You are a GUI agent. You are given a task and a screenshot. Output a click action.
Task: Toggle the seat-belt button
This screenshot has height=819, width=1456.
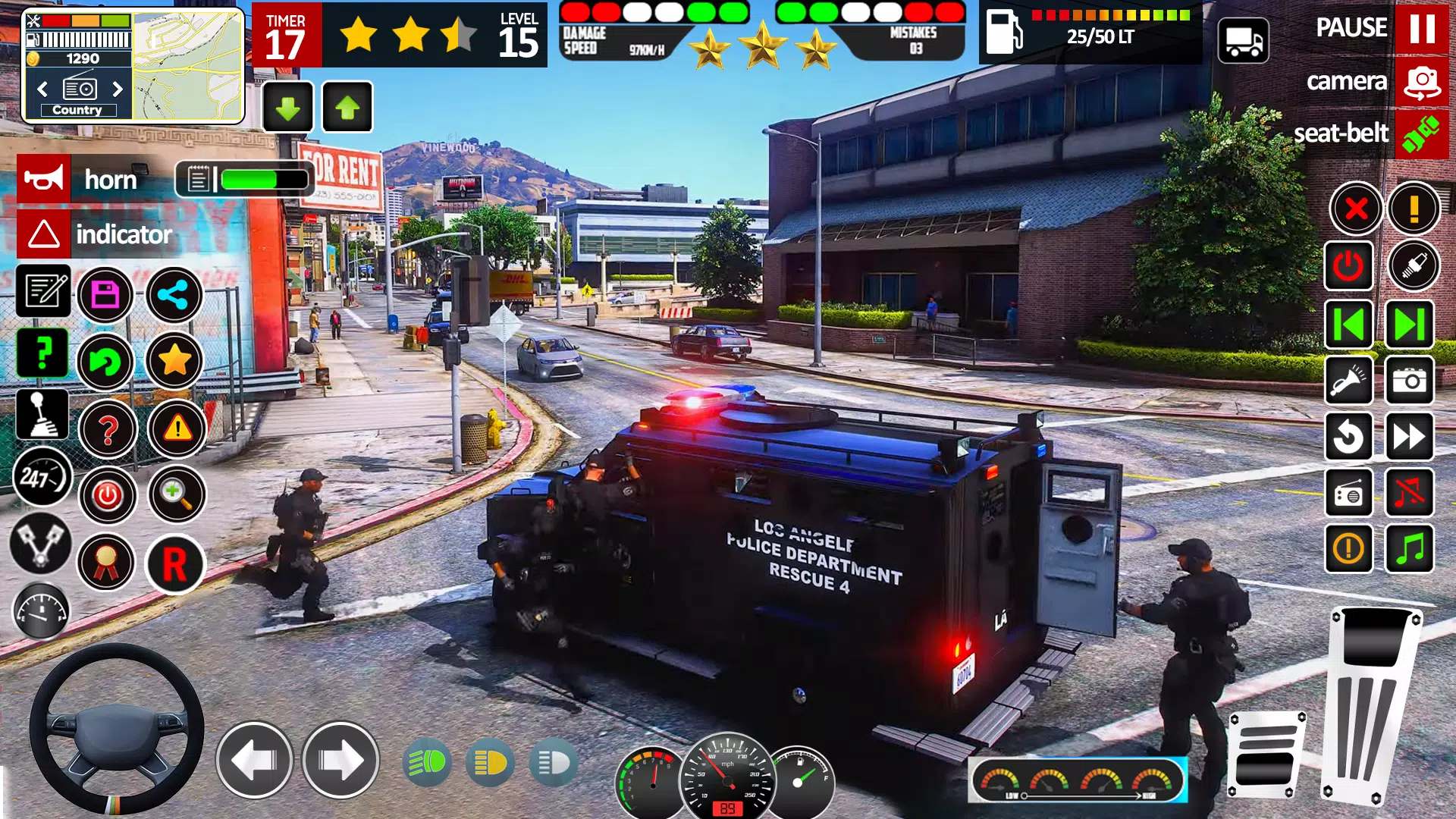pos(1421,133)
